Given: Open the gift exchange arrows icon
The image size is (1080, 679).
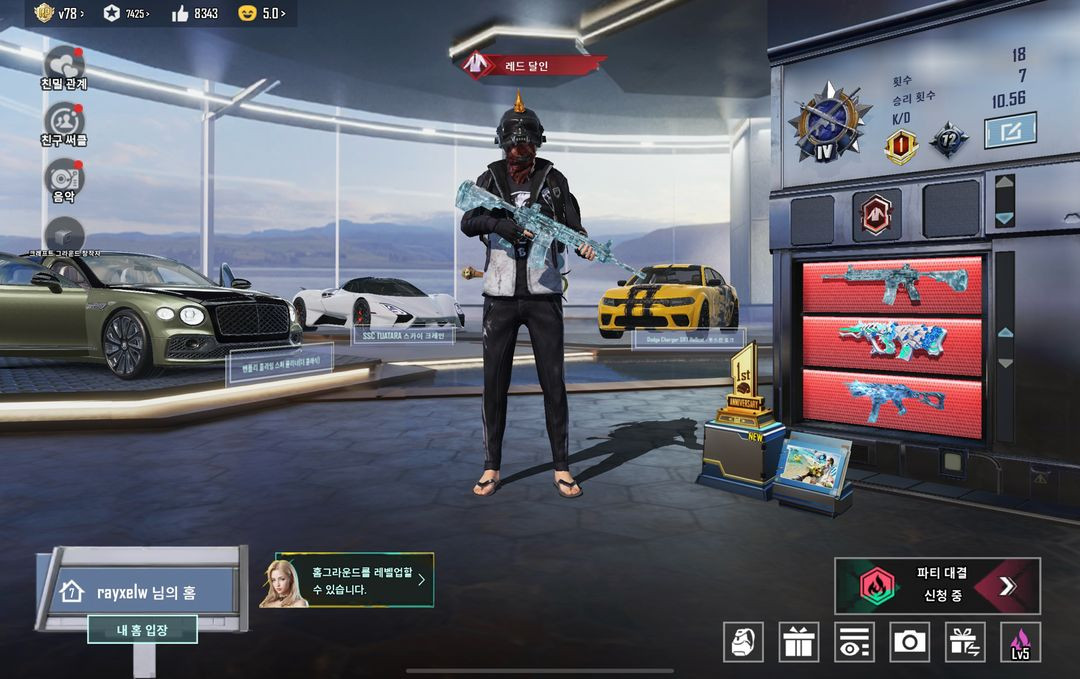Looking at the screenshot, I should [x=965, y=642].
